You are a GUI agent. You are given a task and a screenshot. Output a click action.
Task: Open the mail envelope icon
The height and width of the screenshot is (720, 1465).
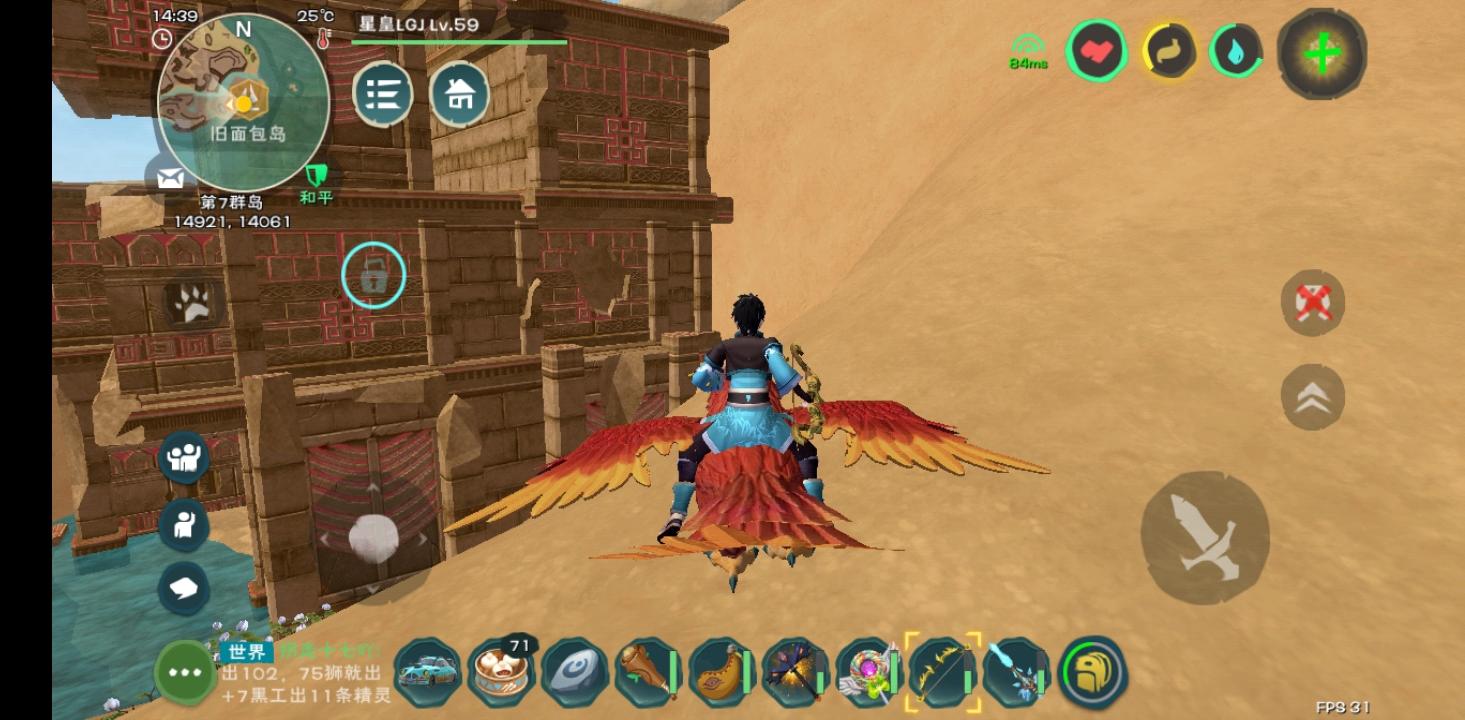pos(170,178)
